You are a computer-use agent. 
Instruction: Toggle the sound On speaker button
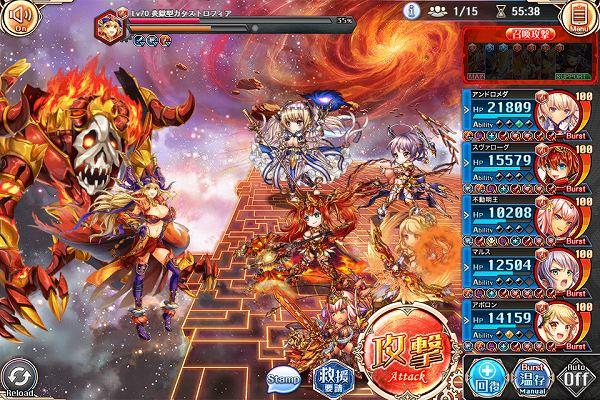pyautogui.click(x=19, y=17)
